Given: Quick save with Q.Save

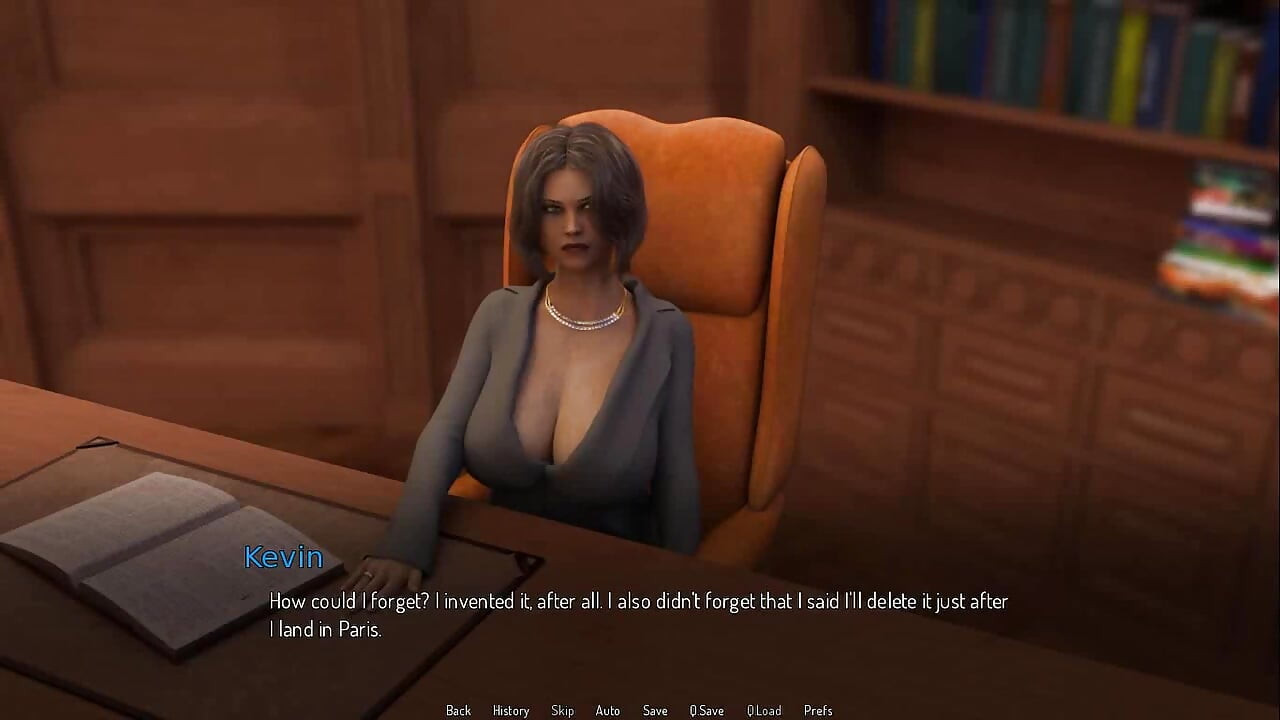Looking at the screenshot, I should [706, 710].
